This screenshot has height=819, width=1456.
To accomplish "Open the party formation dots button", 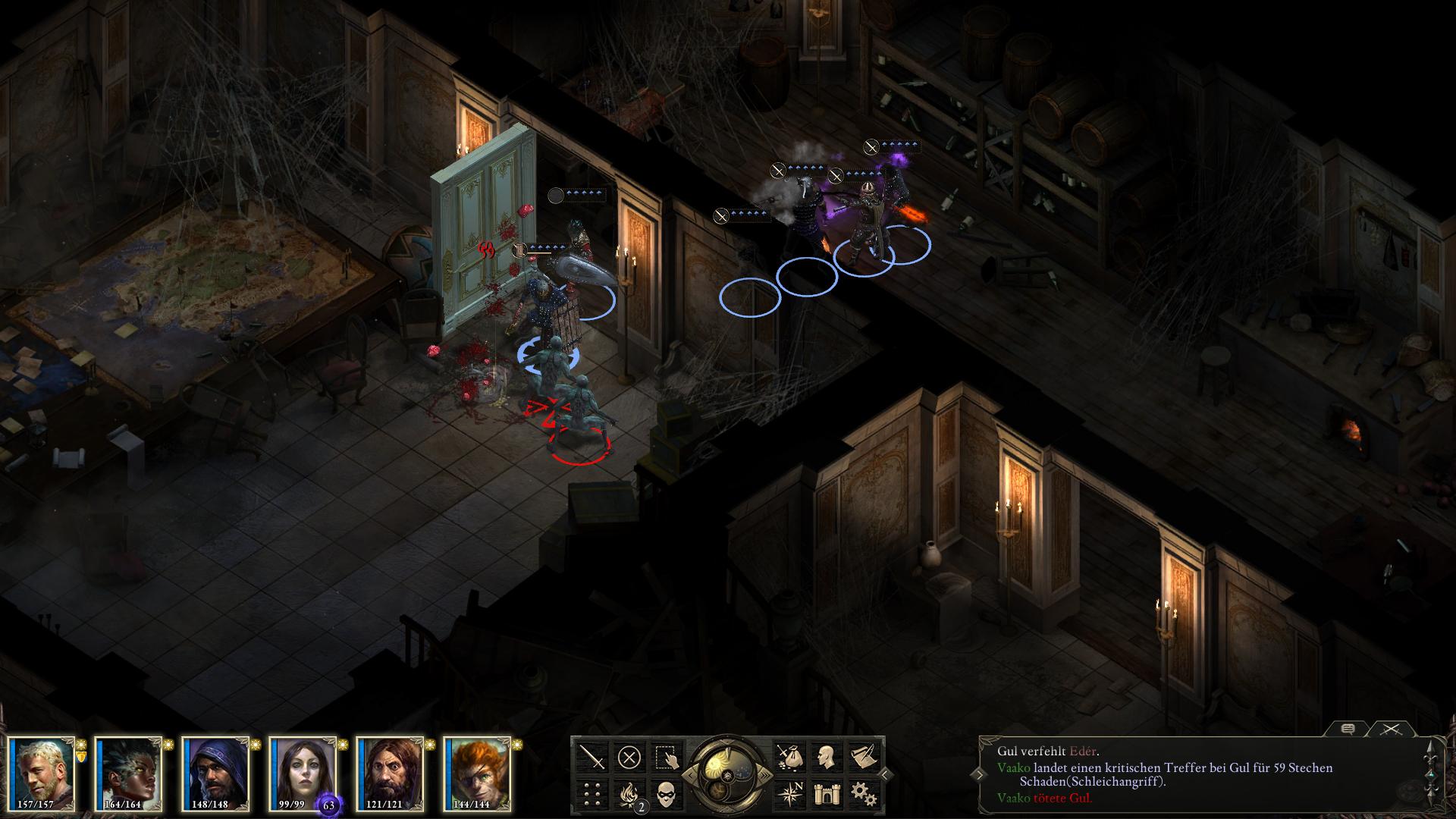I will click(x=592, y=793).
